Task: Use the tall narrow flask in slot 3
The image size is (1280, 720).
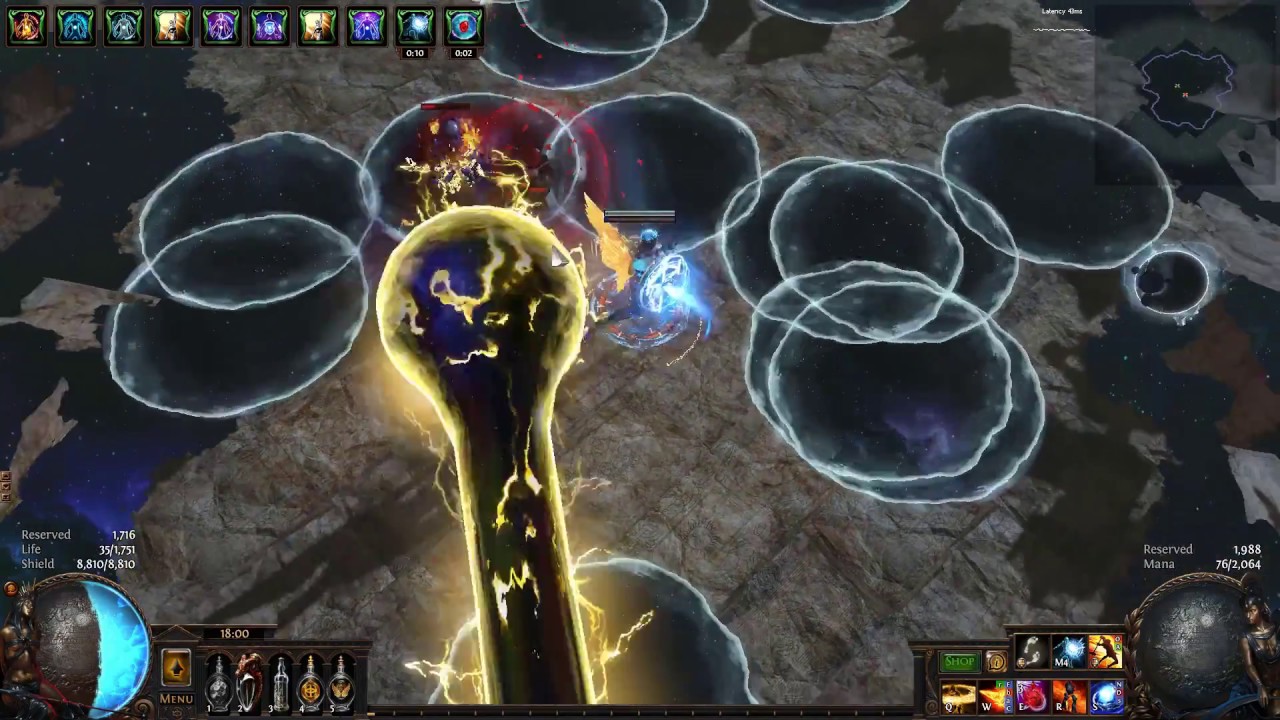Action: (x=281, y=682)
